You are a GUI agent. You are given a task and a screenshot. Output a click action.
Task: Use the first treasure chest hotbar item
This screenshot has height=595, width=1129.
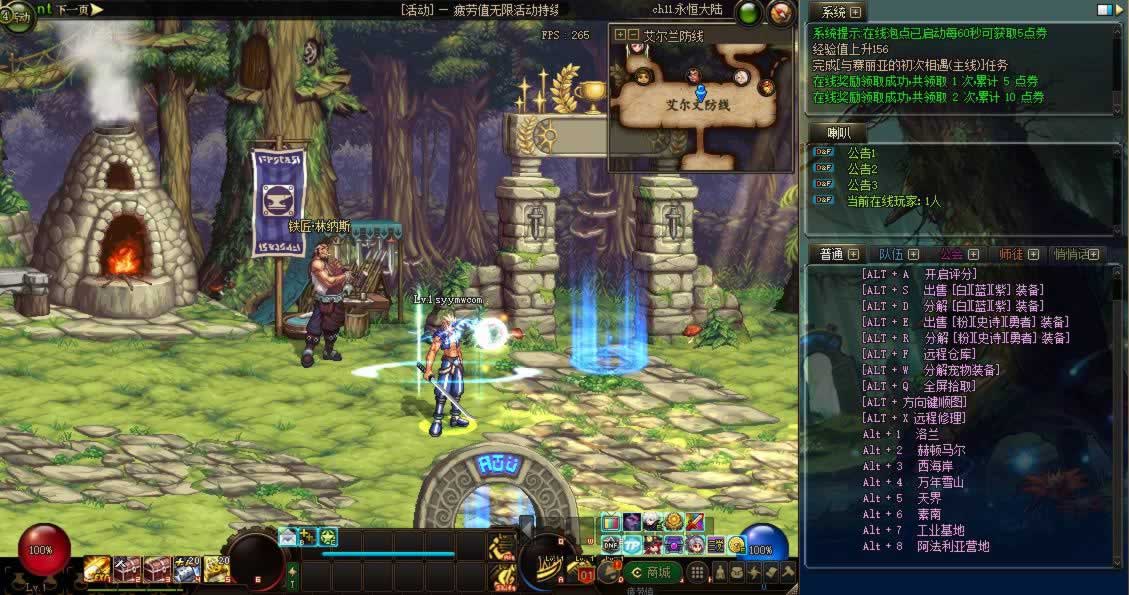127,569
